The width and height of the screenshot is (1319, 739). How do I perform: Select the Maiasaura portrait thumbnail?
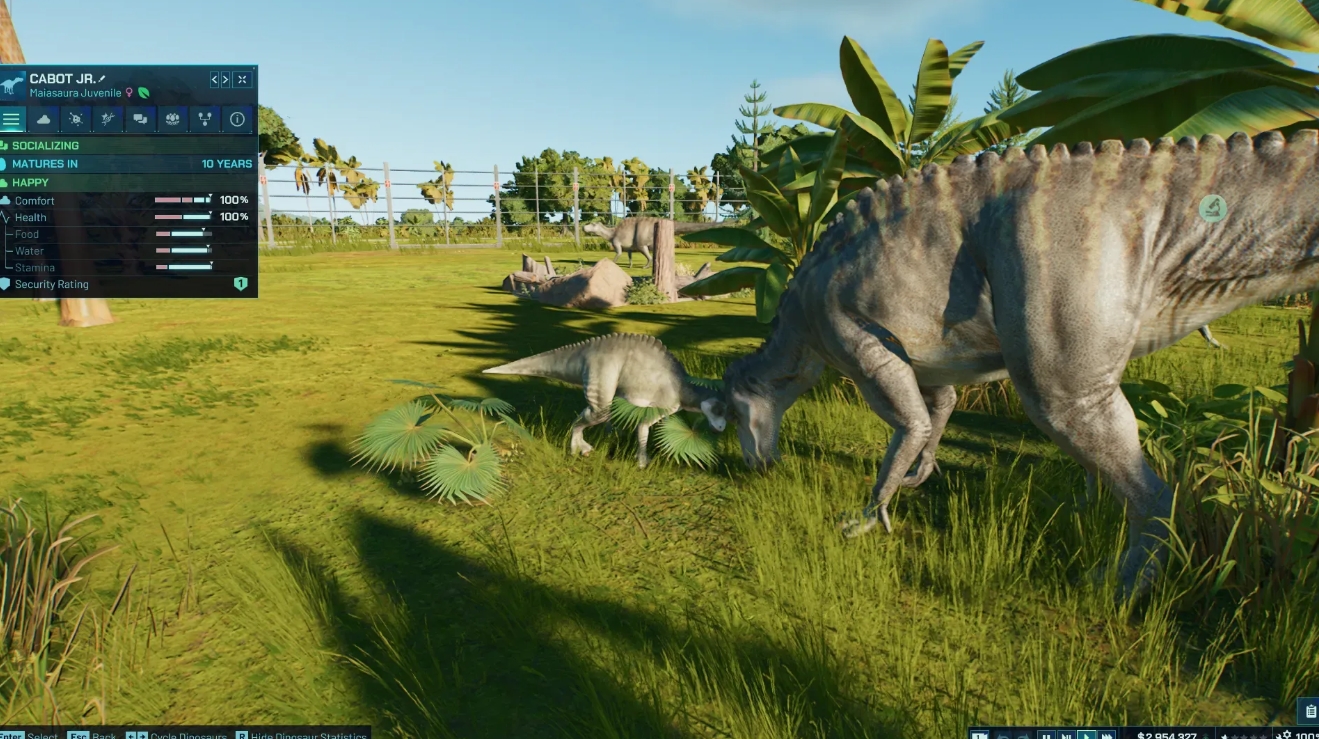[x=14, y=80]
